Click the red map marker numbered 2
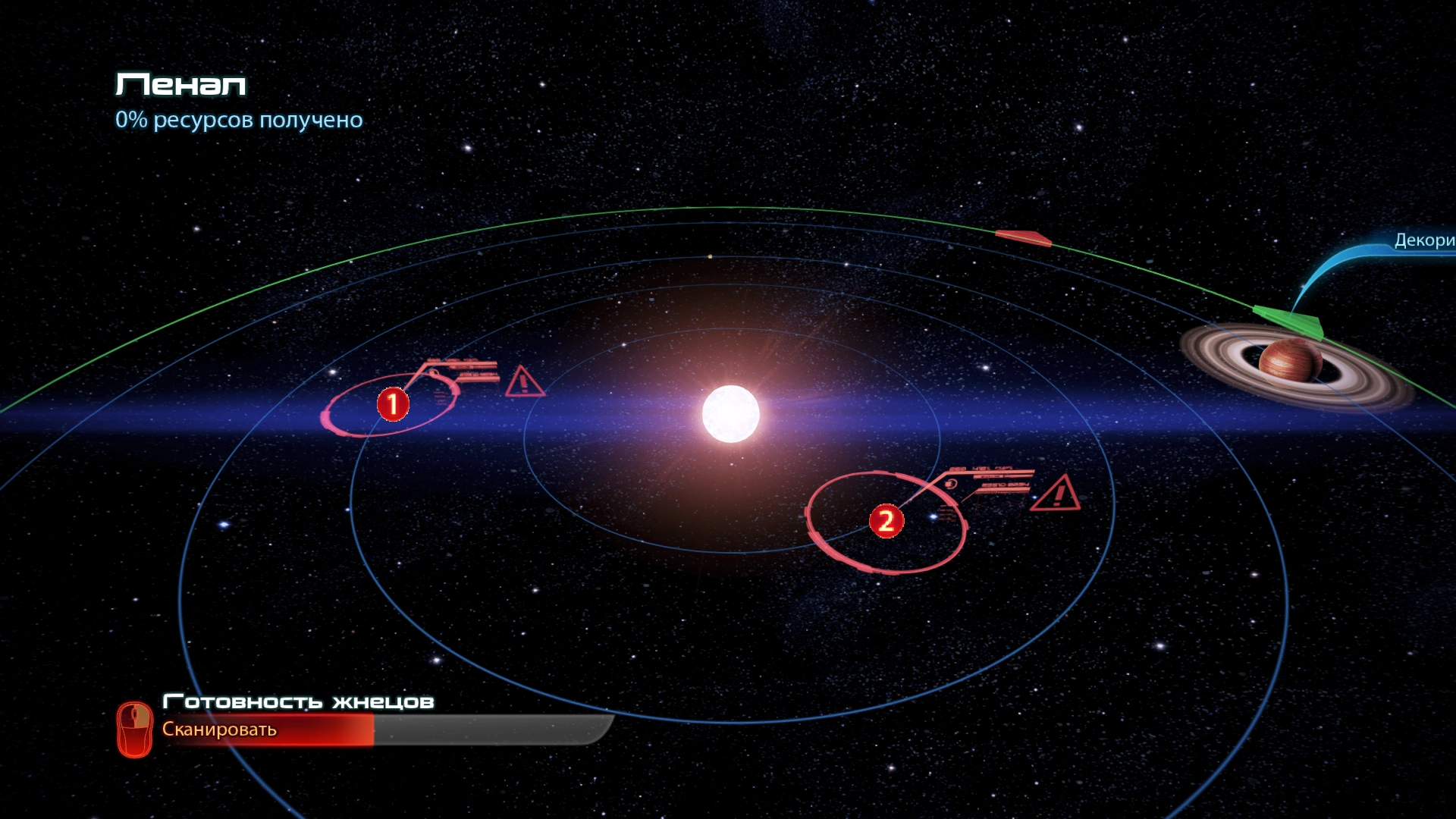Screen dimensions: 1456x819 coord(886,522)
